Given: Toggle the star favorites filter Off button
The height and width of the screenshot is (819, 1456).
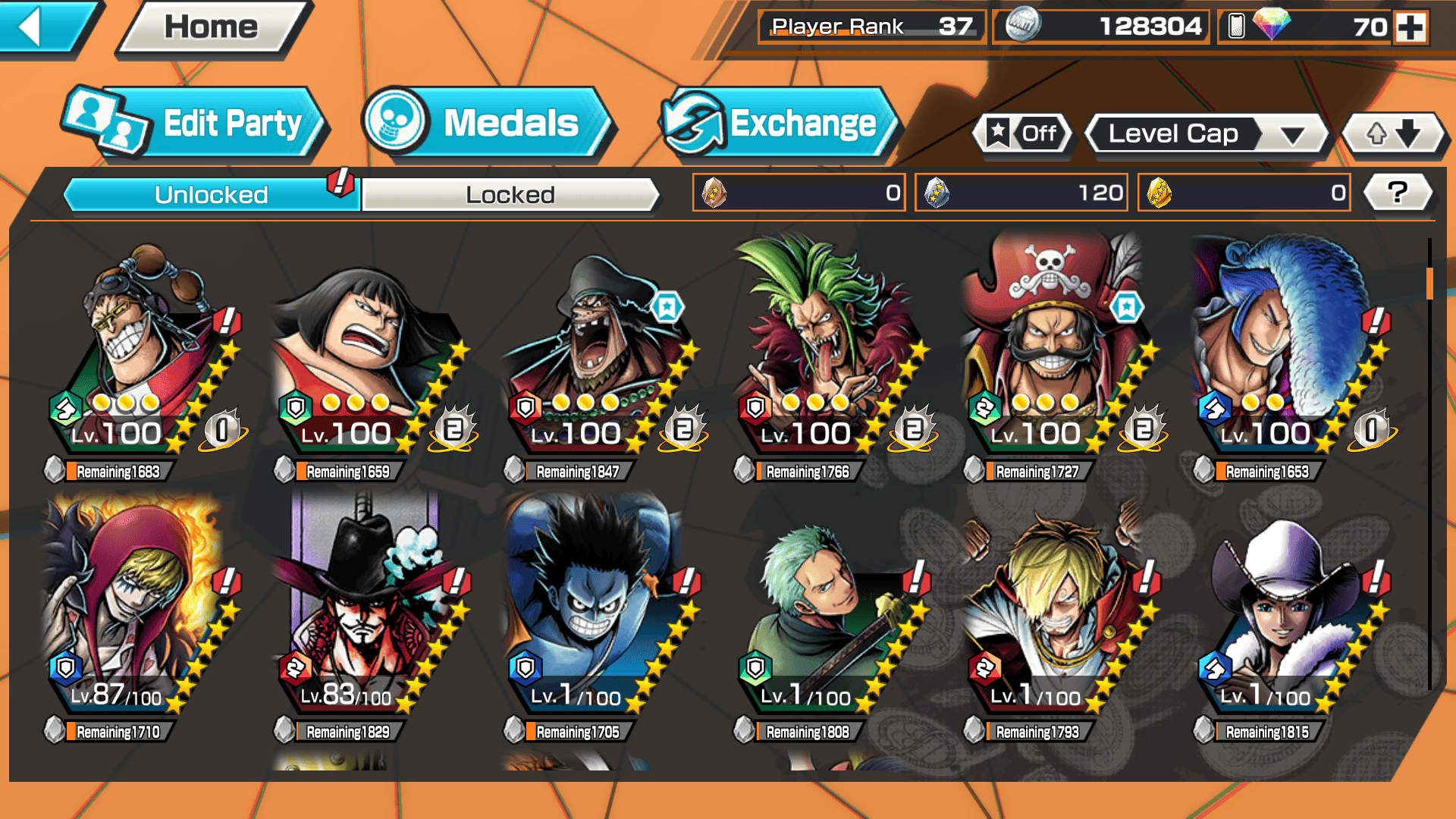Looking at the screenshot, I should (x=1021, y=134).
